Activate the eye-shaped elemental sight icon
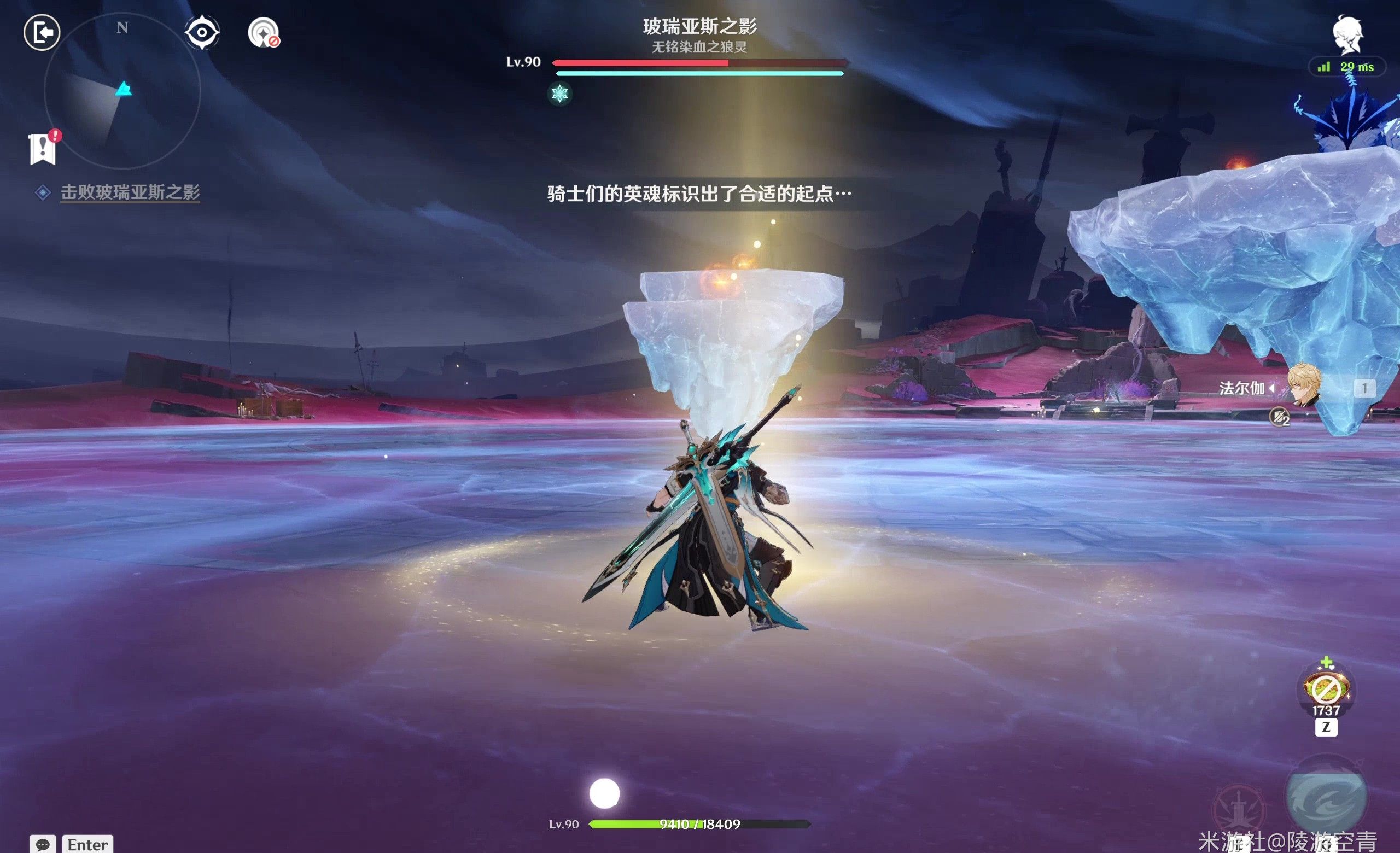 (202, 32)
